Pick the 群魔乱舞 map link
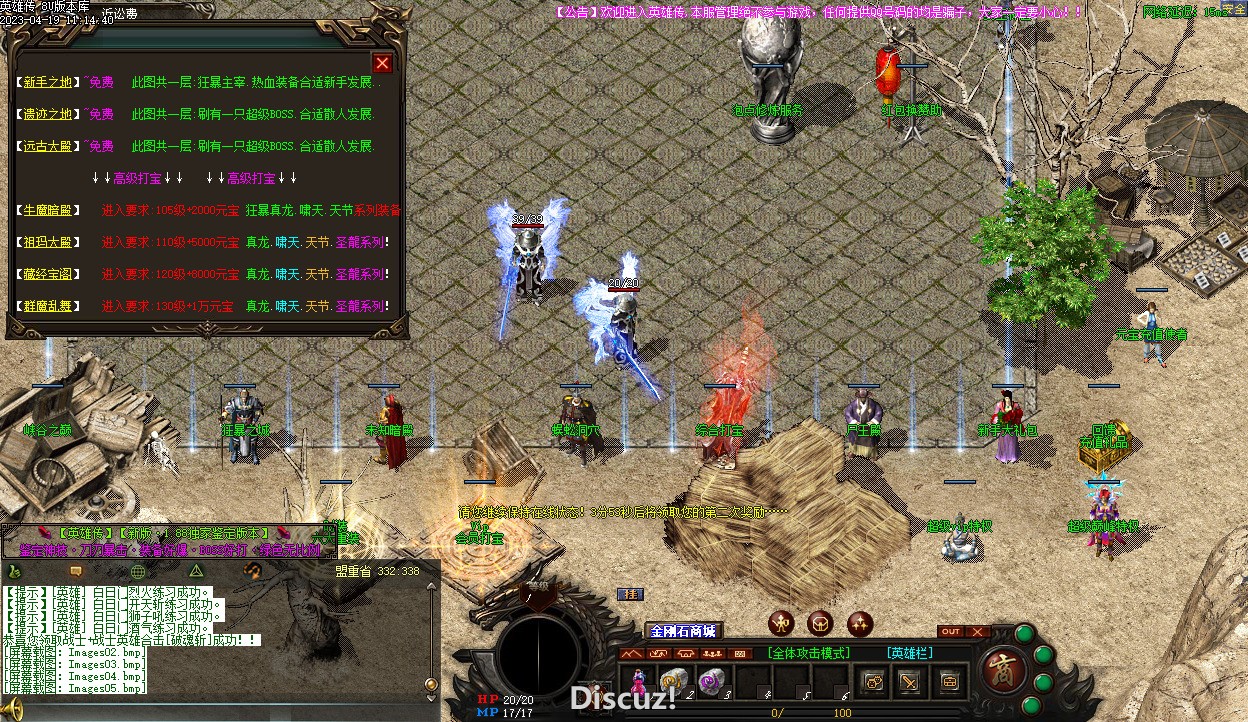The image size is (1248, 722). tap(48, 307)
